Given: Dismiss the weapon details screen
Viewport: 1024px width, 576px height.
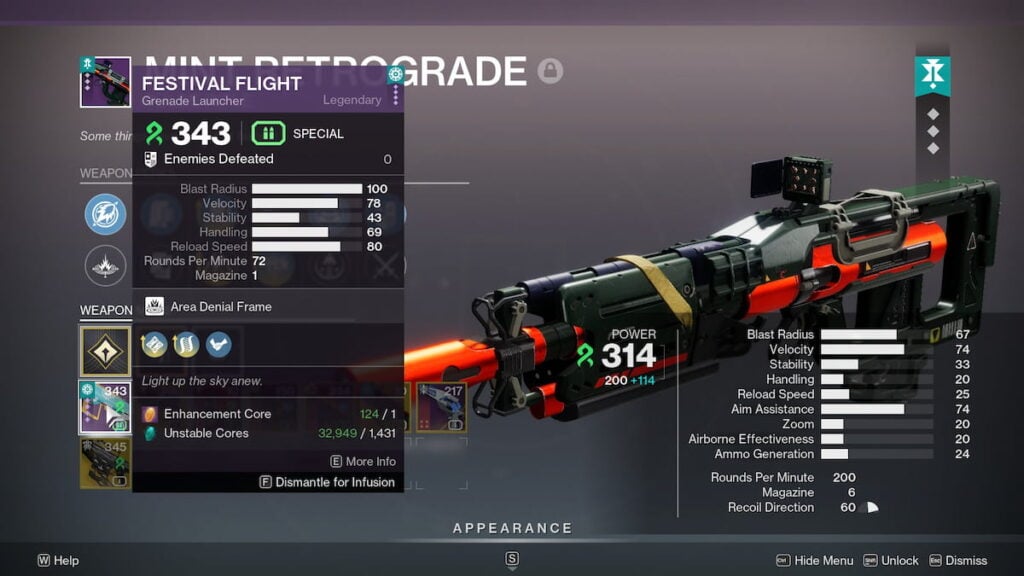Looking at the screenshot, I should [957, 561].
